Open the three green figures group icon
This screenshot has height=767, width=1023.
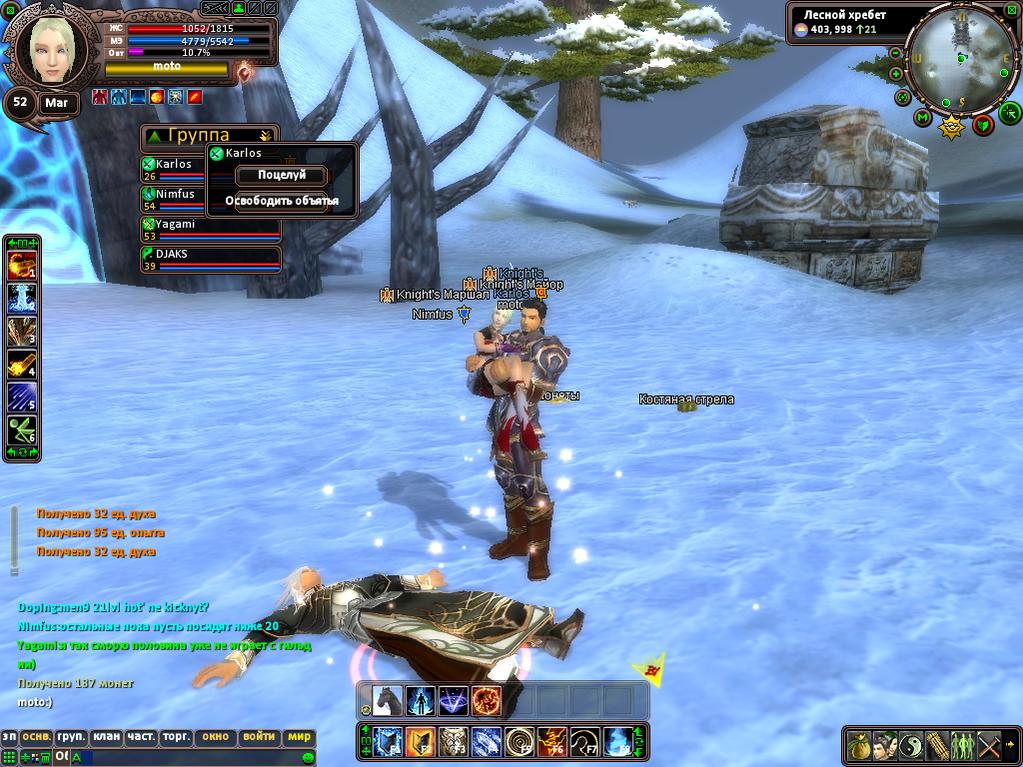tap(963, 745)
